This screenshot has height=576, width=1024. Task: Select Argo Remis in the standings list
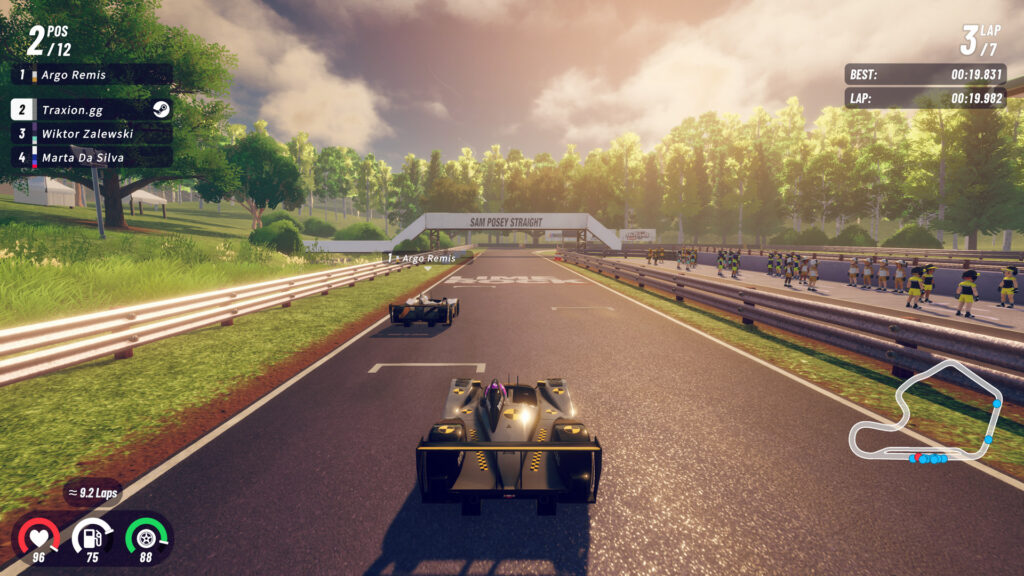[91, 75]
